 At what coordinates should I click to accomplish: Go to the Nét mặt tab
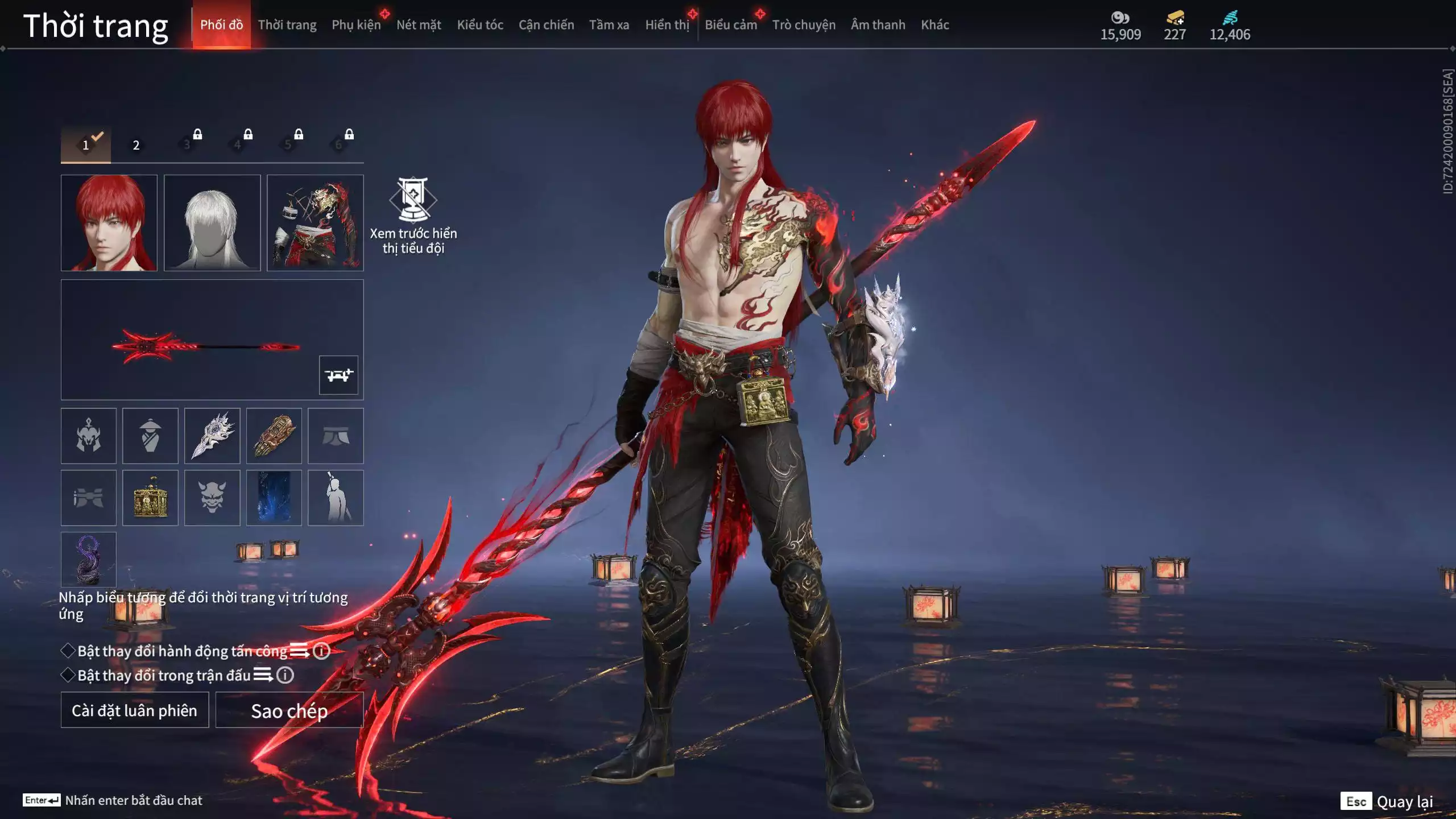point(419,24)
